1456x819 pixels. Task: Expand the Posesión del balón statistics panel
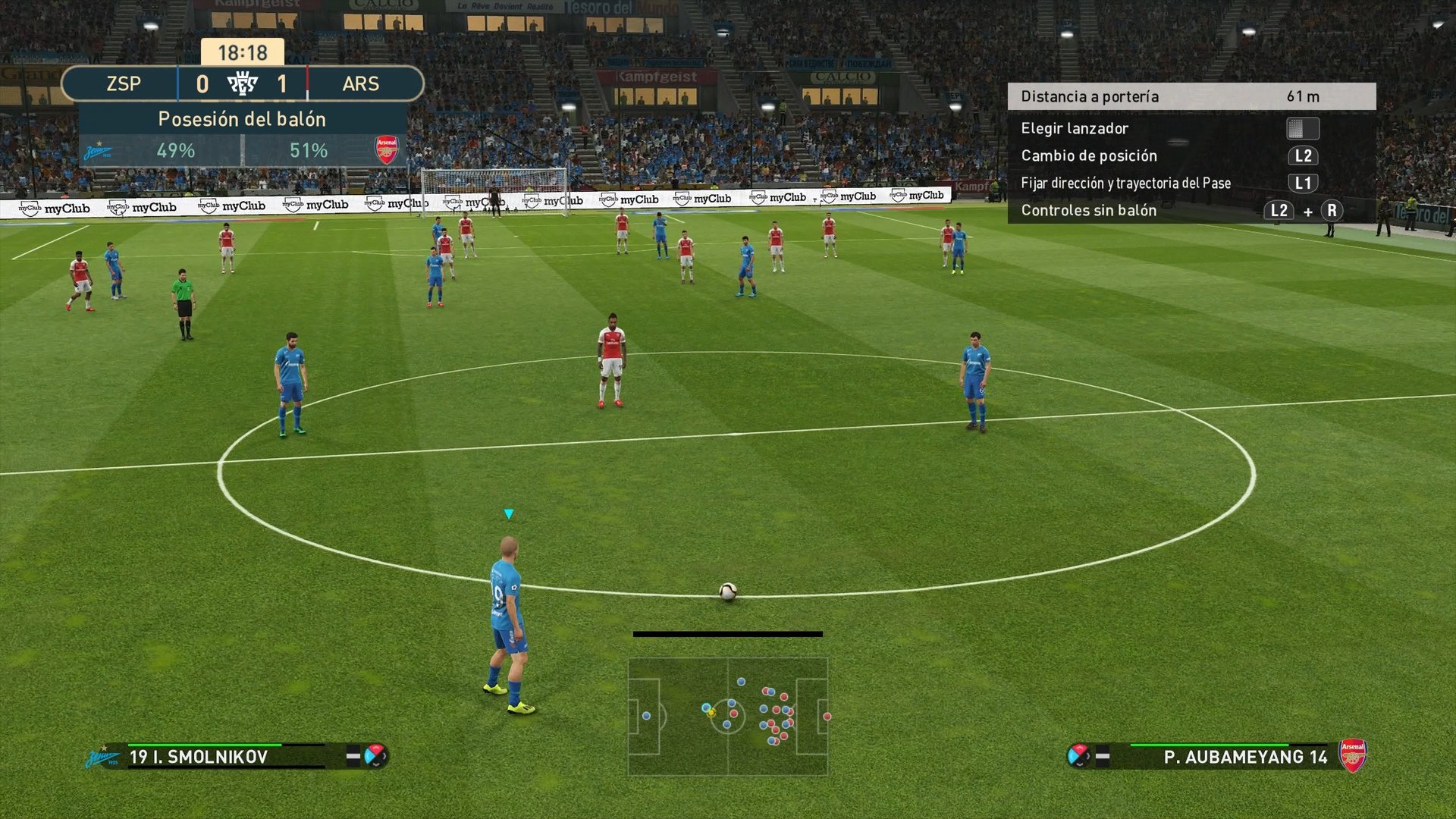tap(241, 119)
